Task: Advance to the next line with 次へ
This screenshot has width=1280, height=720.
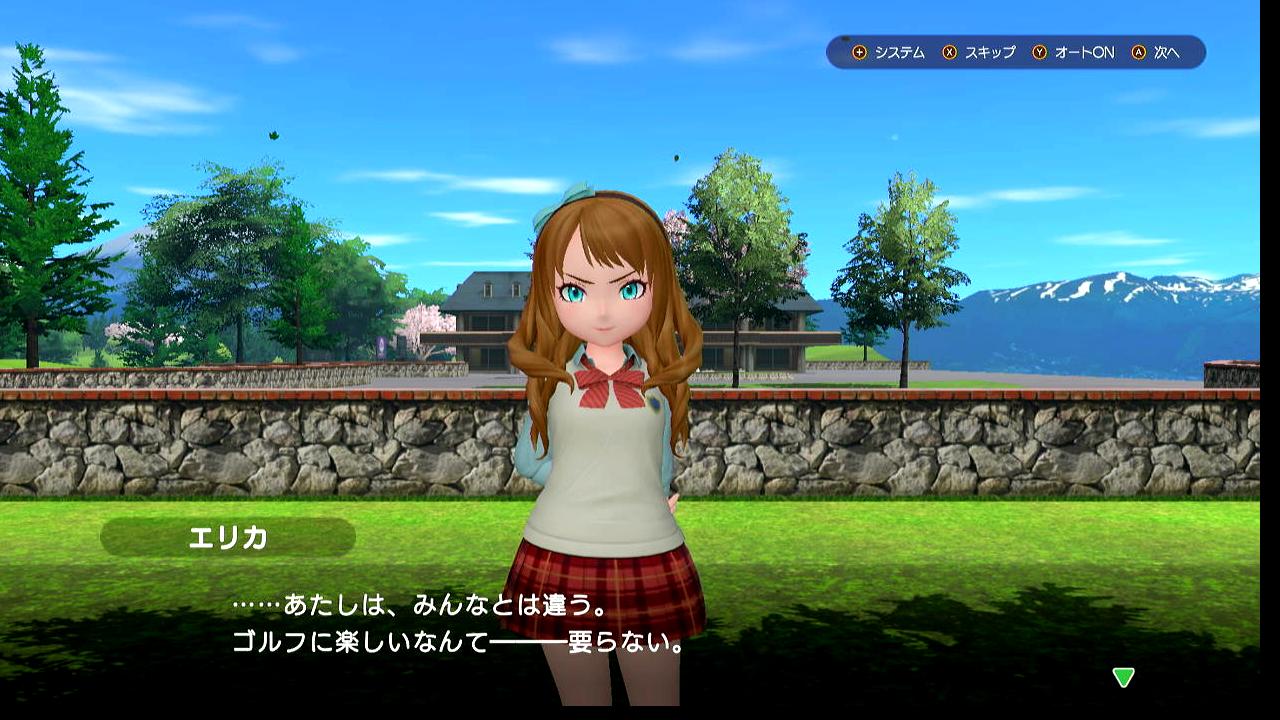Action: [x=1157, y=53]
